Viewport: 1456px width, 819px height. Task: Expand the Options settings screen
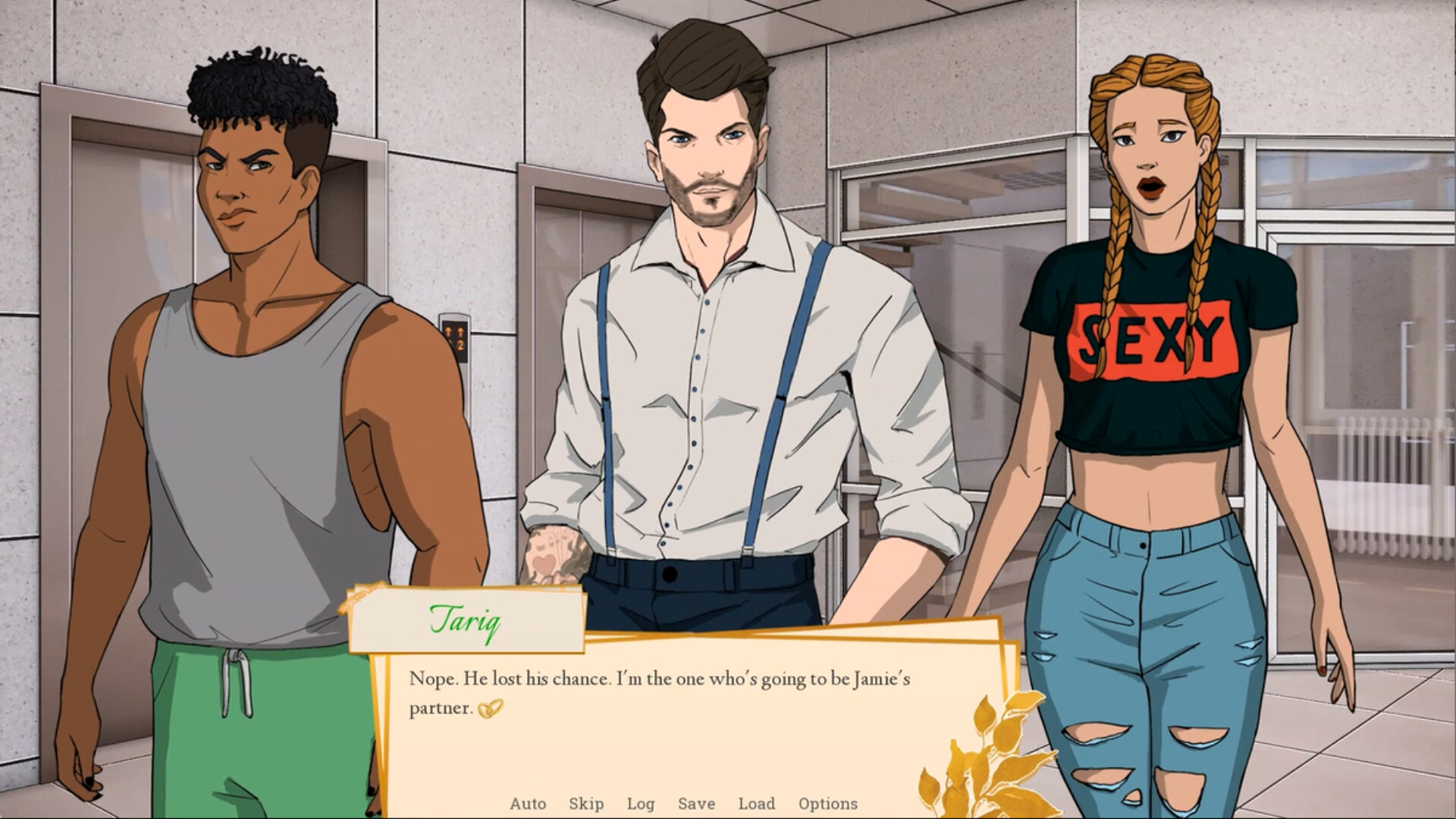coord(828,803)
